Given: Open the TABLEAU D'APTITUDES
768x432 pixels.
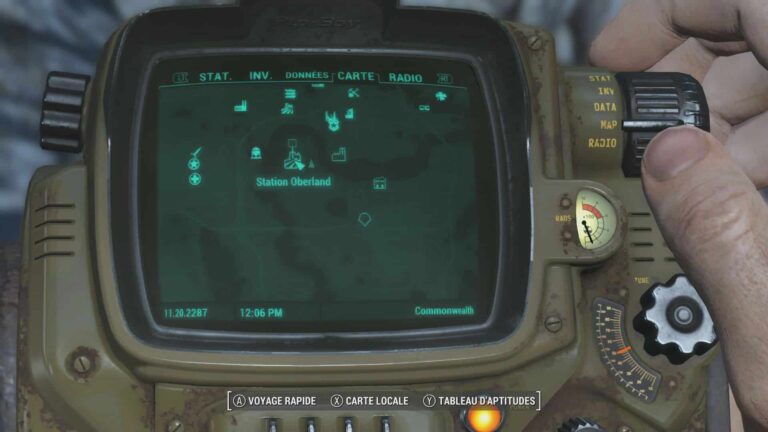Looking at the screenshot, I should click(478, 401).
